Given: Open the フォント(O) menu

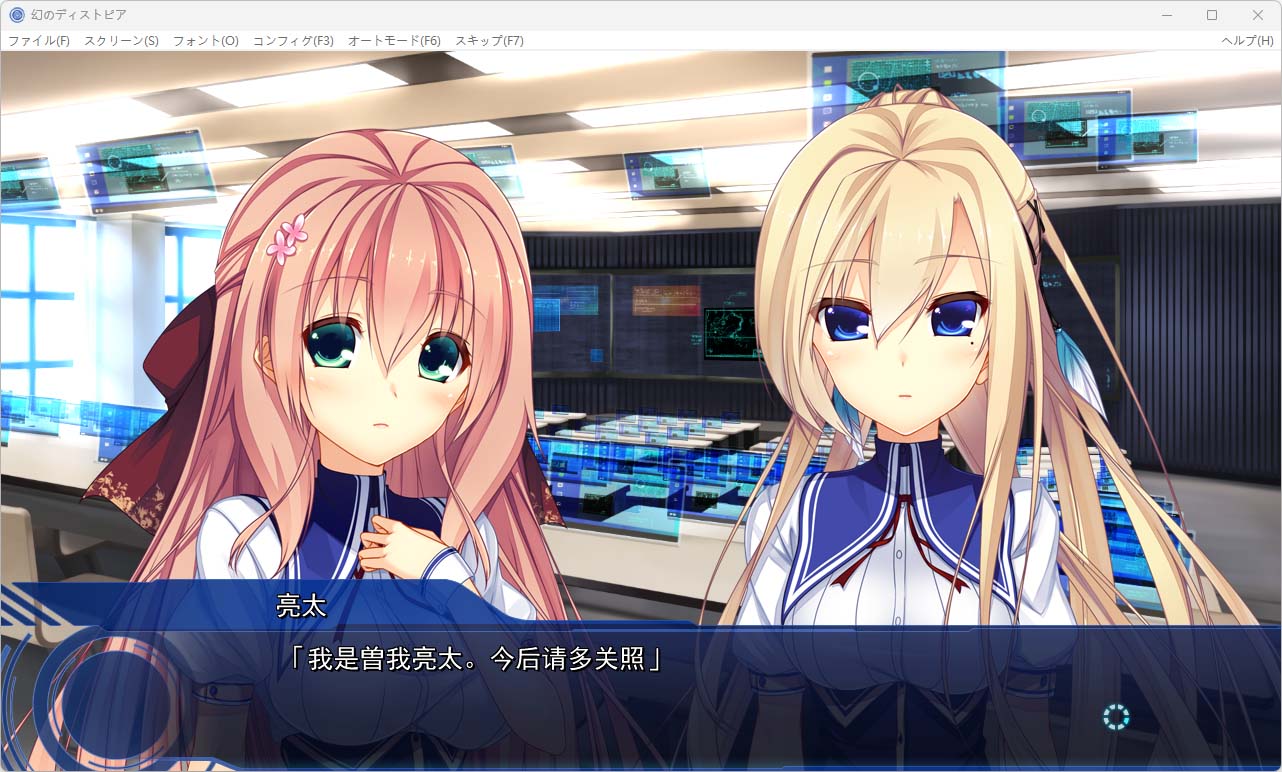Looking at the screenshot, I should 206,41.
